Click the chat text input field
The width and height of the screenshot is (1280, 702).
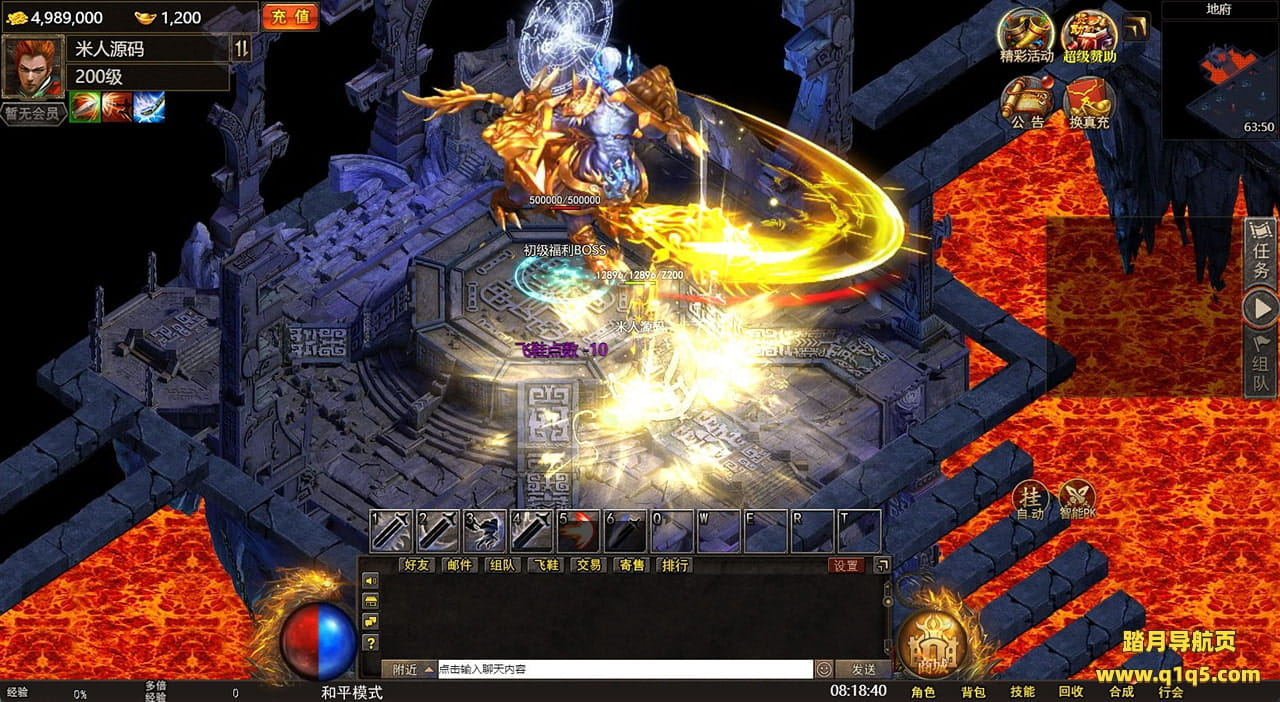pyautogui.click(x=625, y=669)
